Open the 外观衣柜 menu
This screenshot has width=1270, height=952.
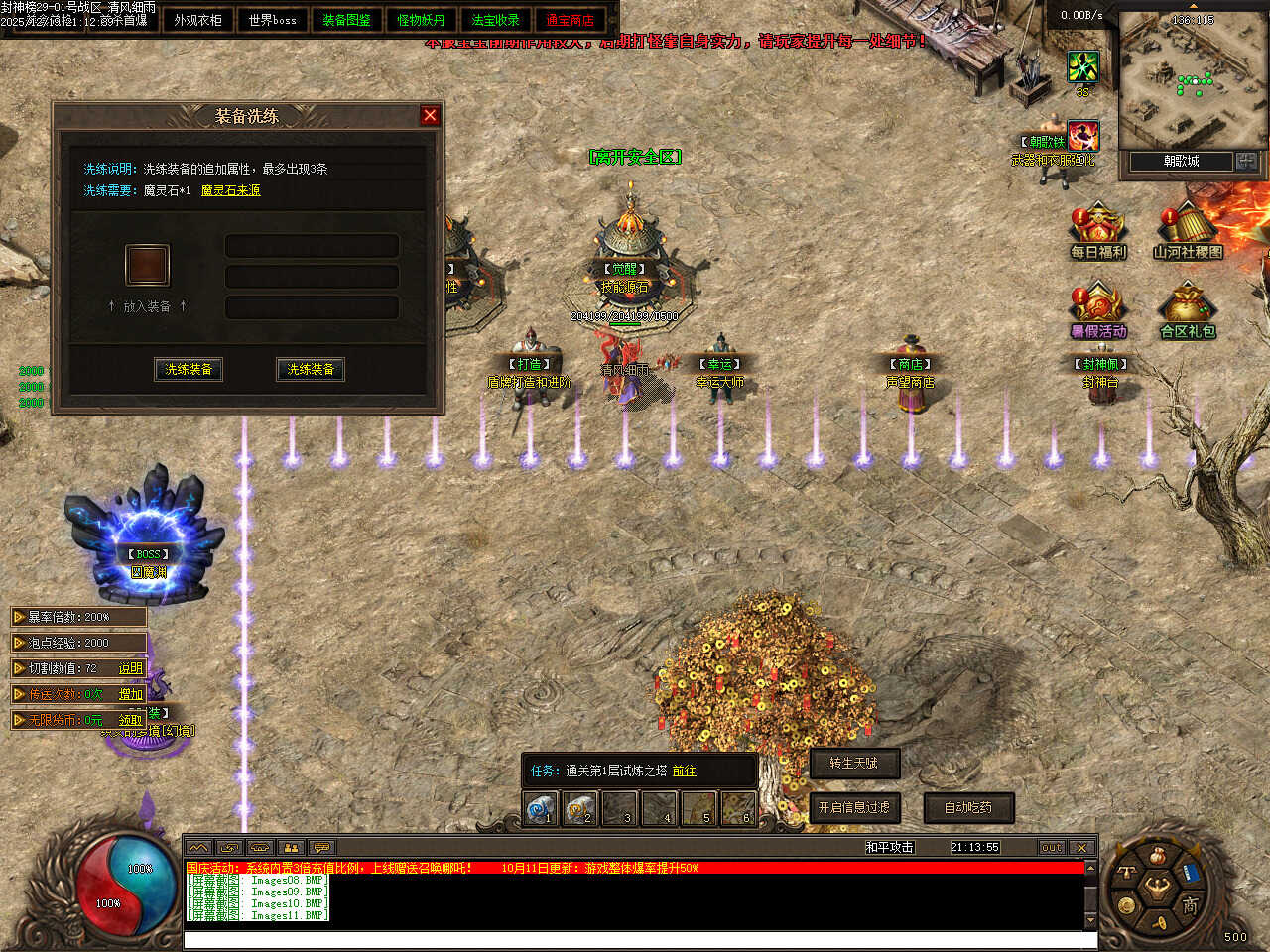197,20
